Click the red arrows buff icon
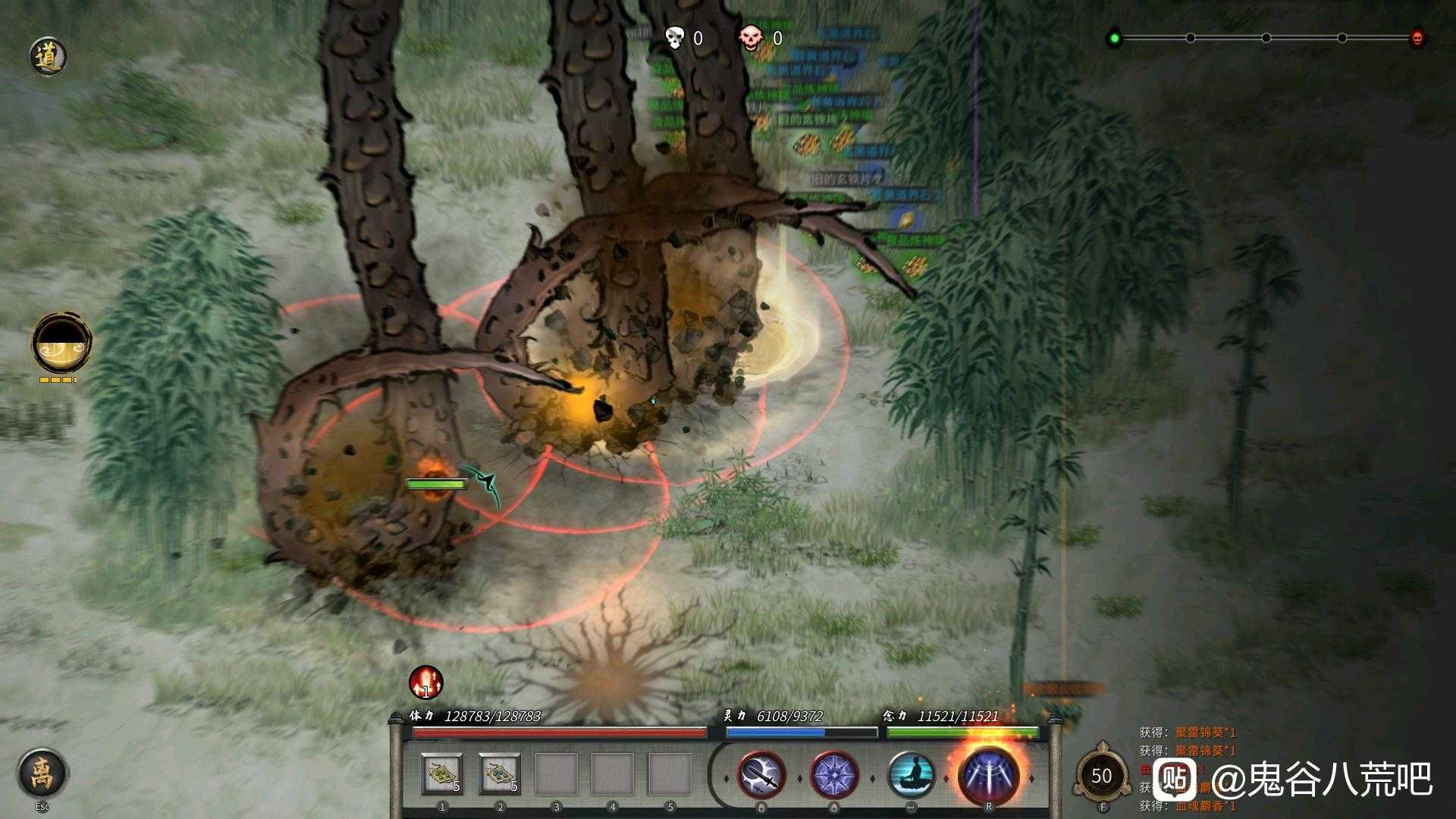This screenshot has height=819, width=1456. point(426,682)
